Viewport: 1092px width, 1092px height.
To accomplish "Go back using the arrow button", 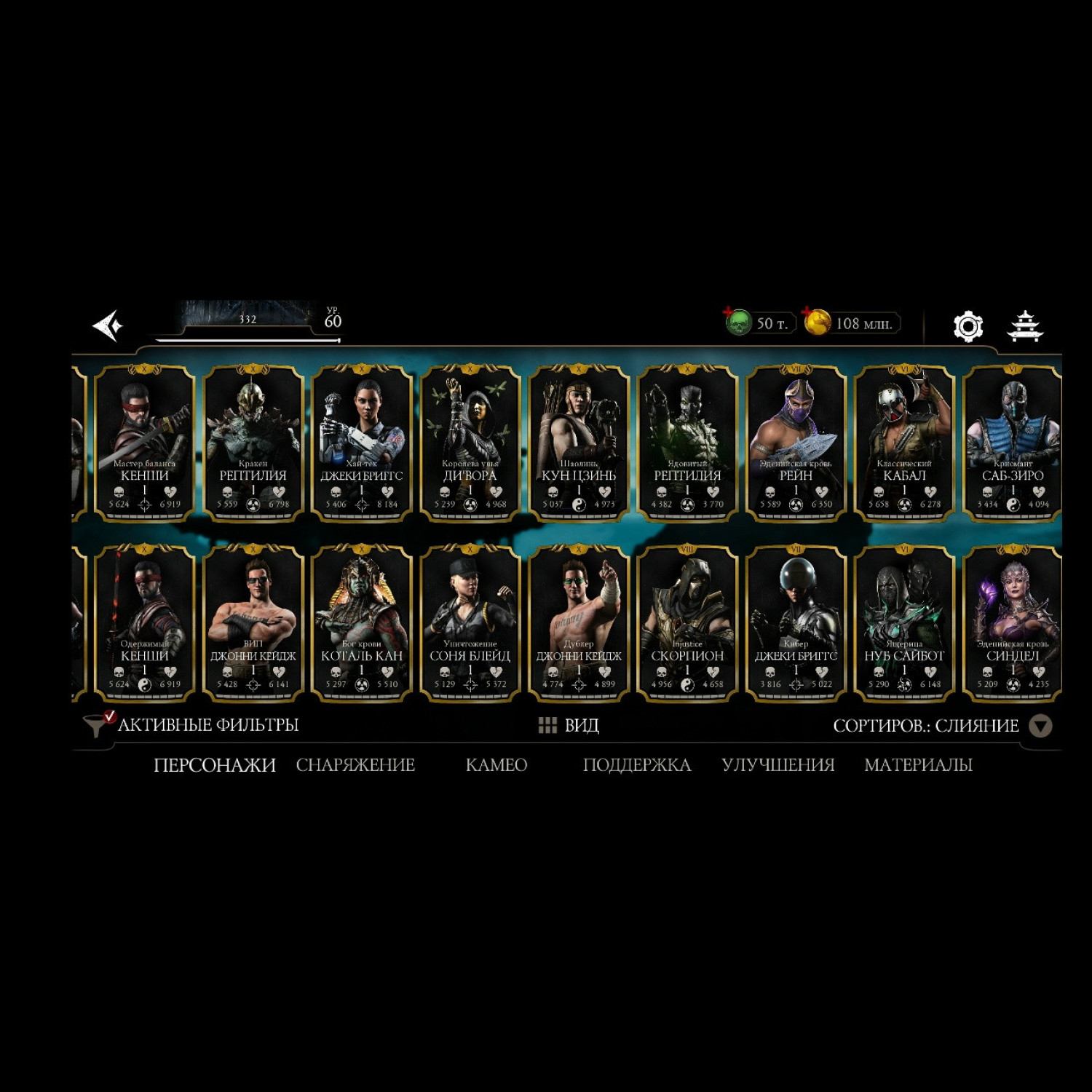I will click(108, 325).
